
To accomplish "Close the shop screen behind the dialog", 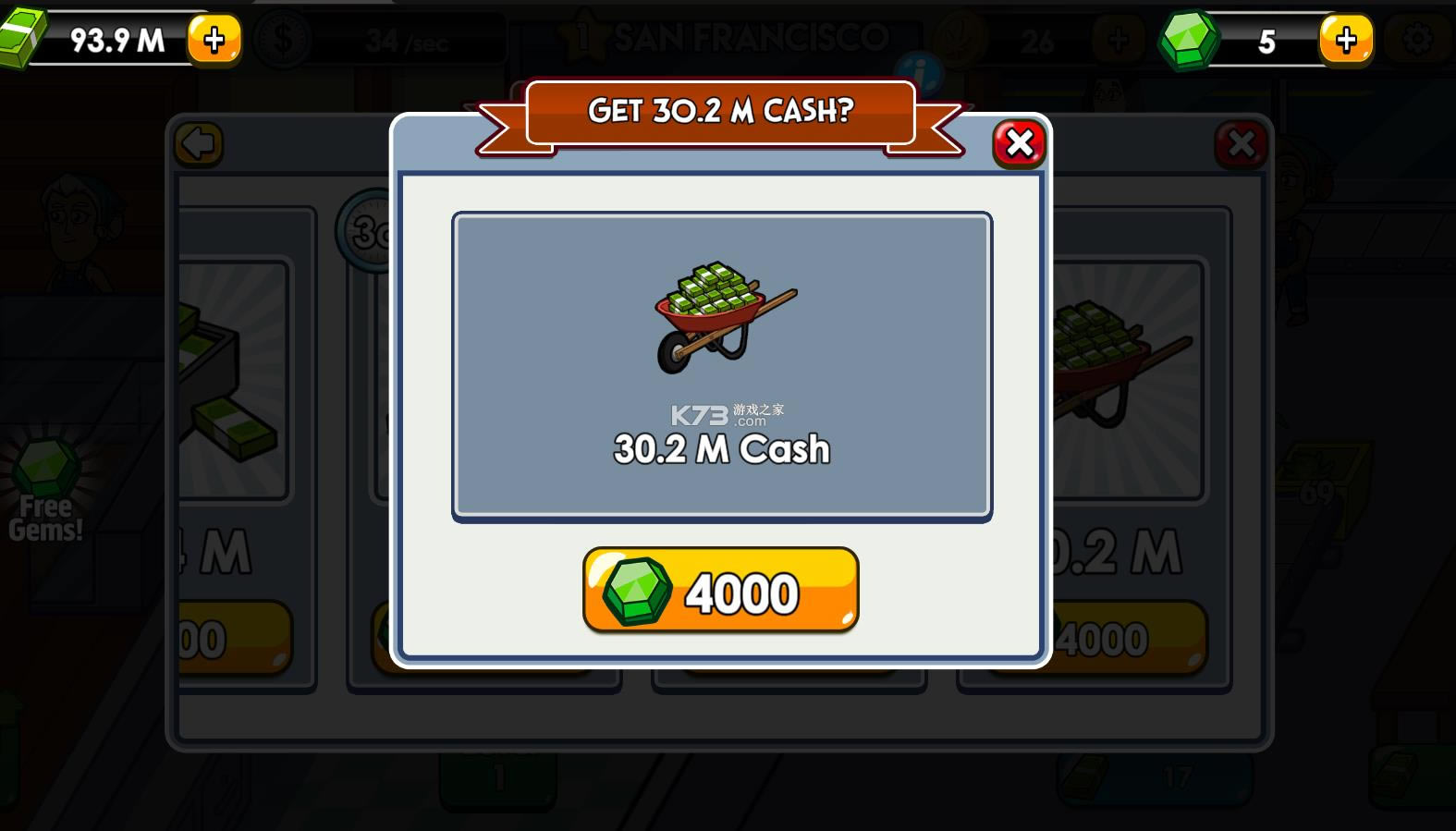I will (1242, 144).
